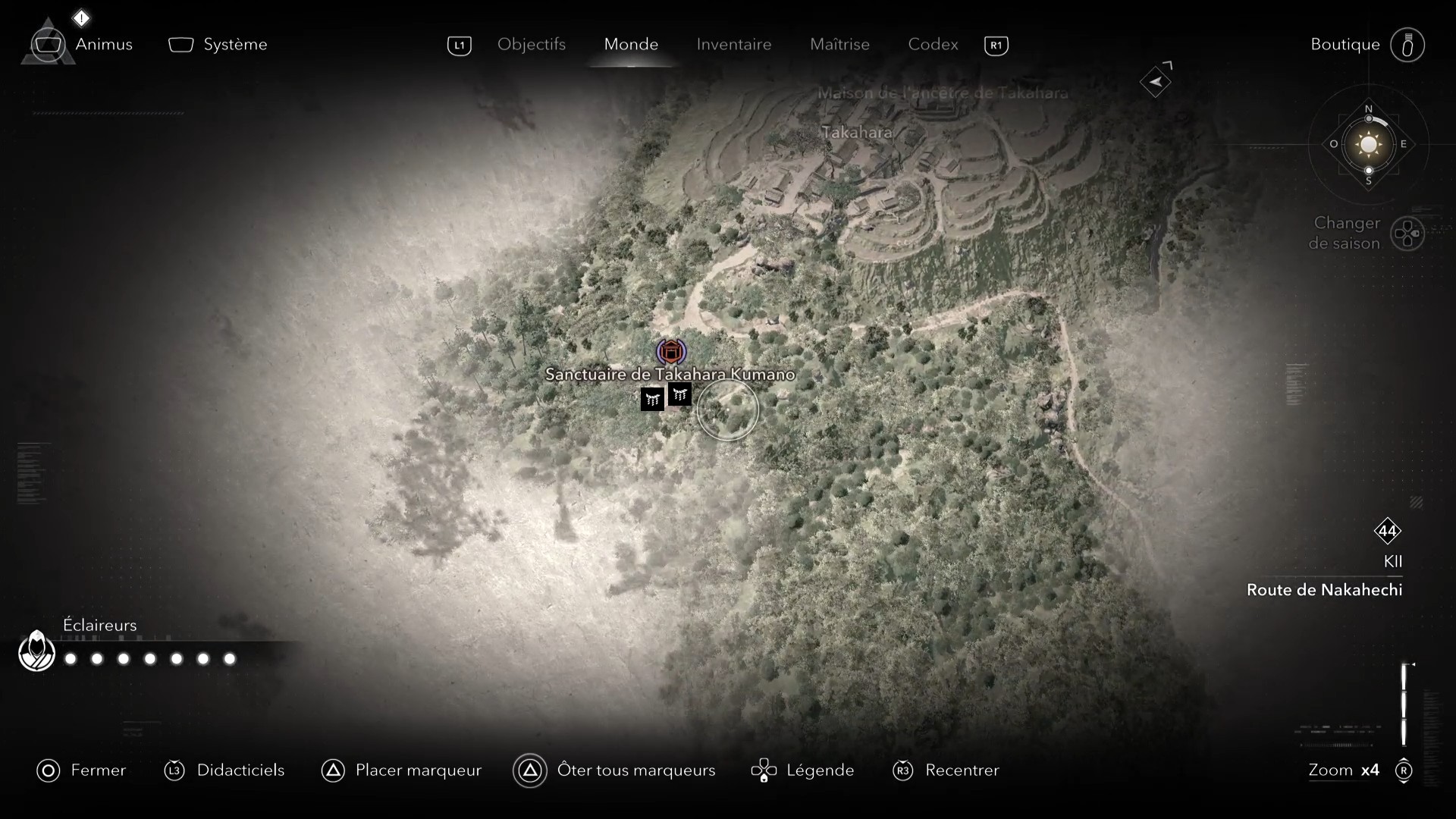Viewport: 1456px width, 819px height.
Task: Switch to the Inventaire tab
Action: (734, 45)
